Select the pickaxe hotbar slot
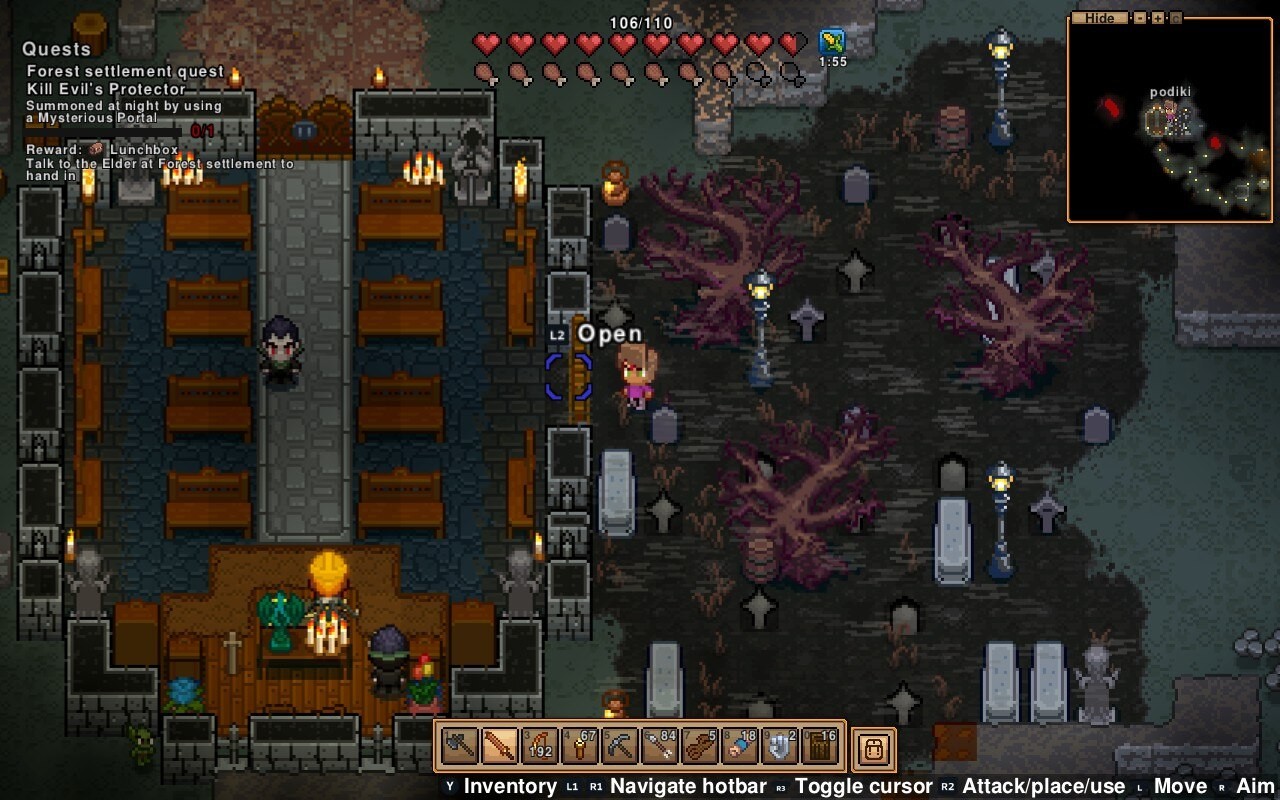 pos(619,746)
